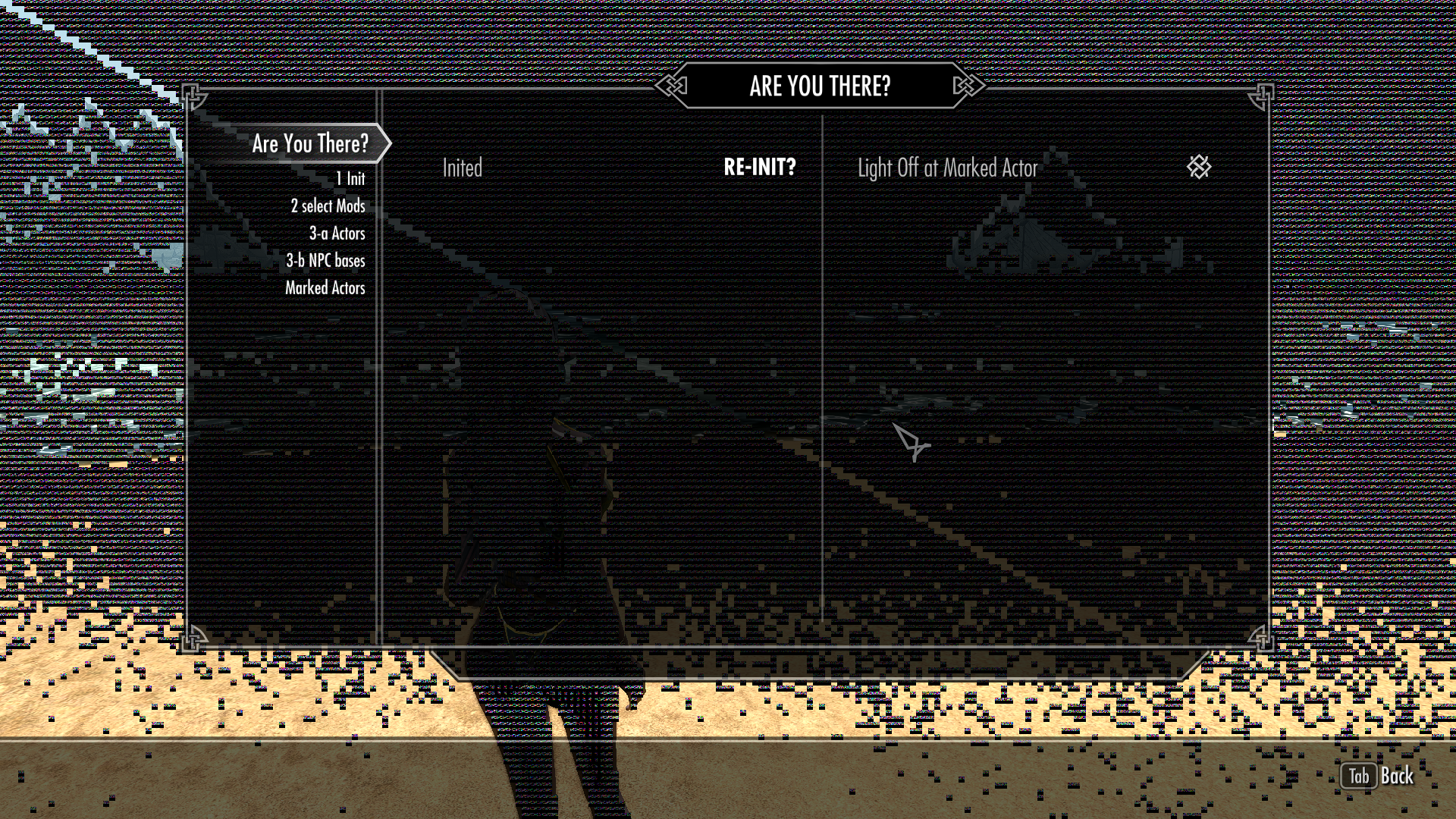Open the 3-a Actors section
Image resolution: width=1456 pixels, height=819 pixels.
click(x=337, y=233)
